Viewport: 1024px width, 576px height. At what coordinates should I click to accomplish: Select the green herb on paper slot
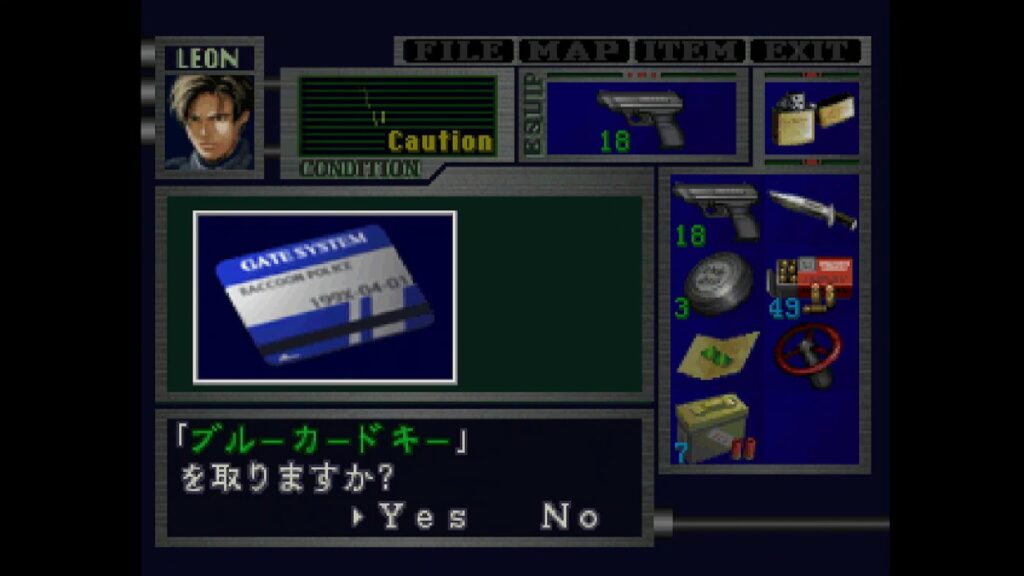click(716, 356)
